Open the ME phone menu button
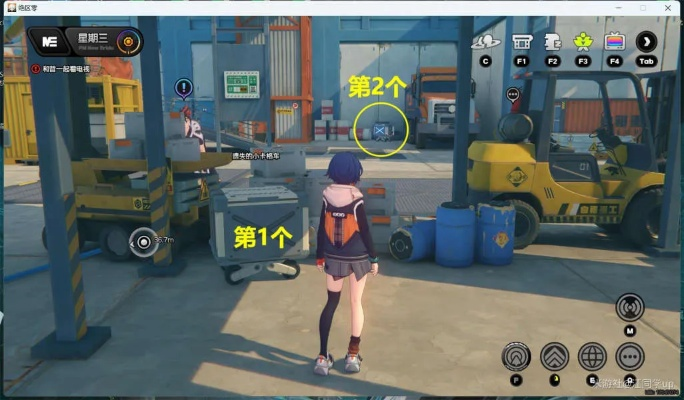Image resolution: width=684 pixels, height=400 pixels. [48, 42]
